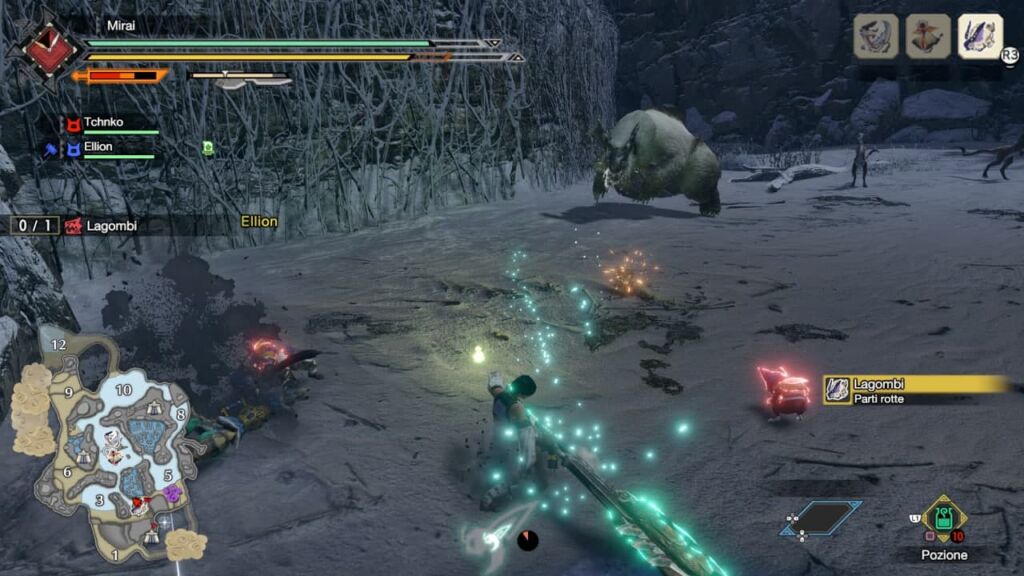Select the highlighted purple monster icon
This screenshot has width=1024, height=576.
980,37
